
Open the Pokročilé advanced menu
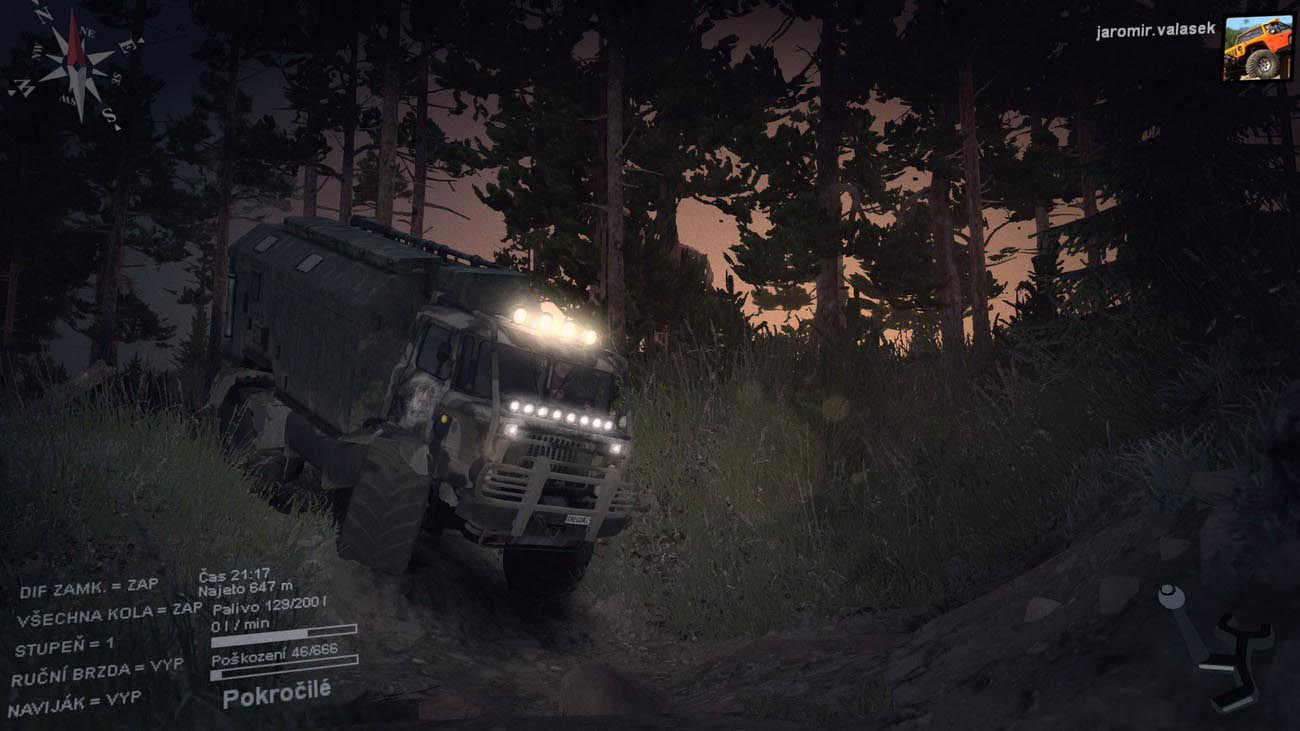[x=276, y=692]
